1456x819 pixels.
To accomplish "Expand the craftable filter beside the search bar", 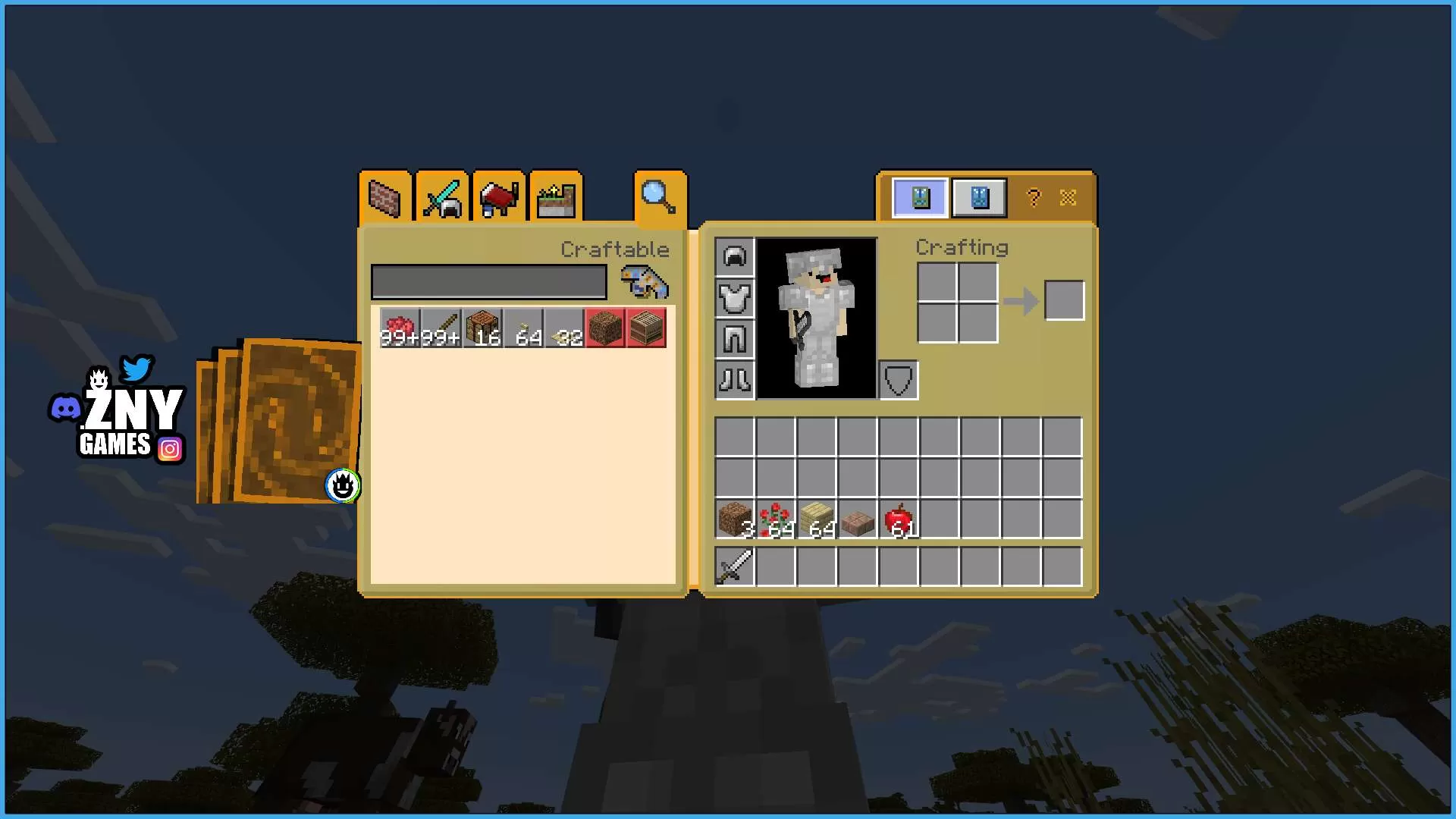I will [644, 281].
